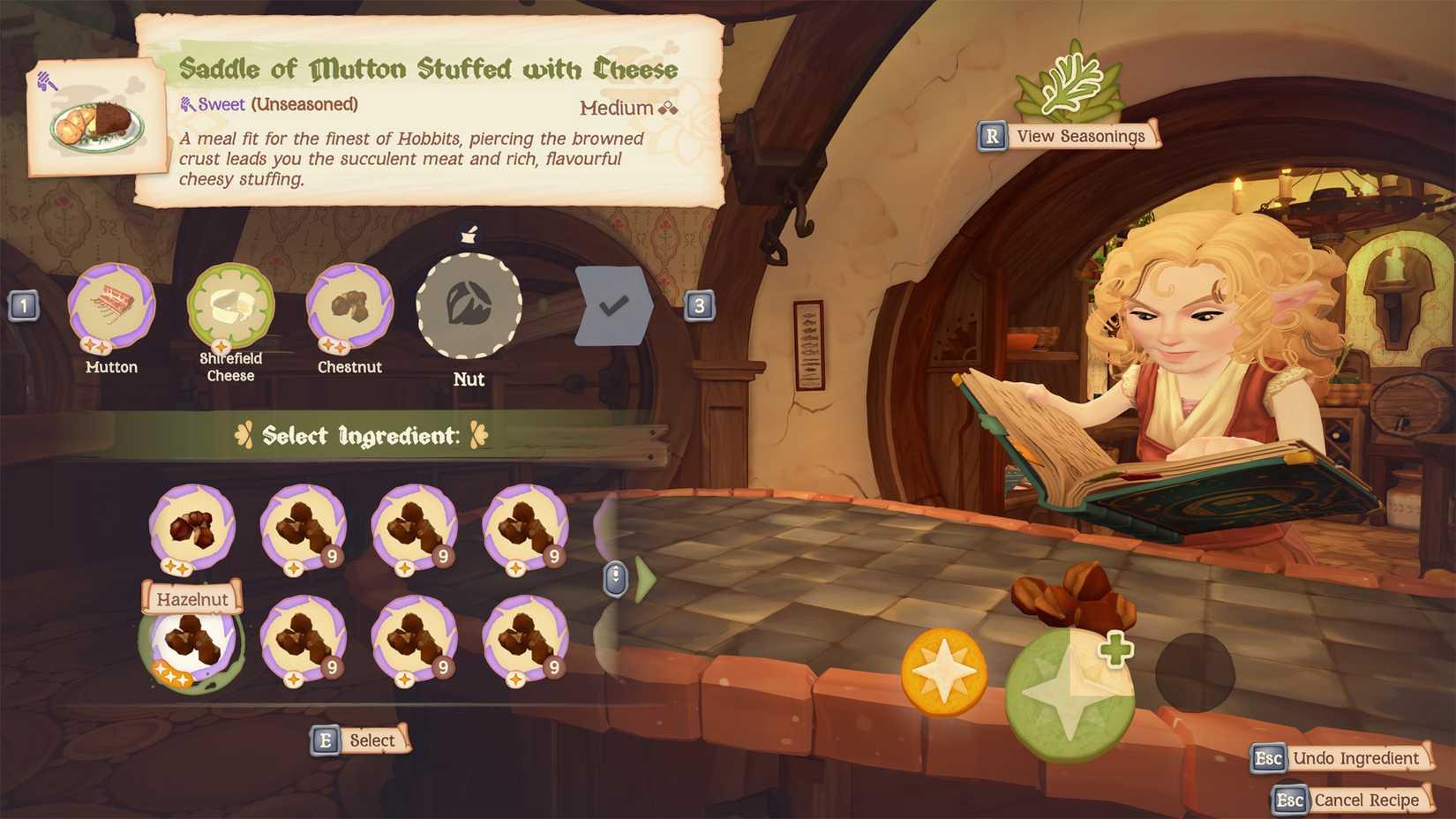
Task: Select the Mutton ingredient slot
Action: point(111,307)
